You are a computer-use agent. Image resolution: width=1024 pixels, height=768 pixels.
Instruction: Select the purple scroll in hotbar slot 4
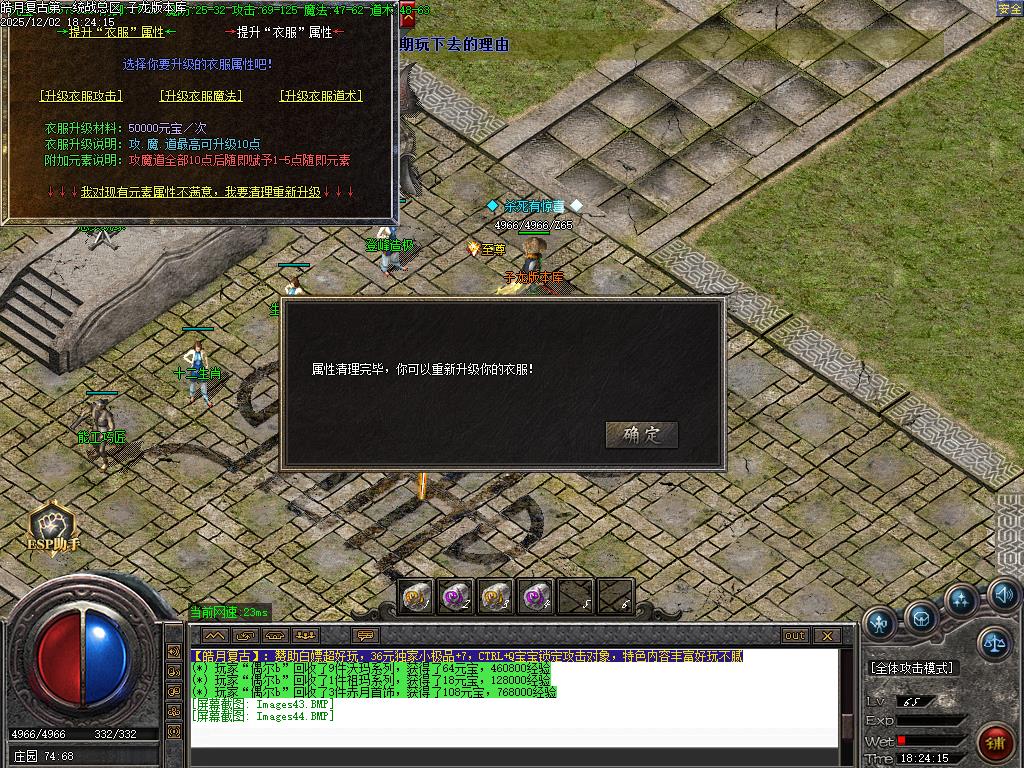pyautogui.click(x=535, y=597)
